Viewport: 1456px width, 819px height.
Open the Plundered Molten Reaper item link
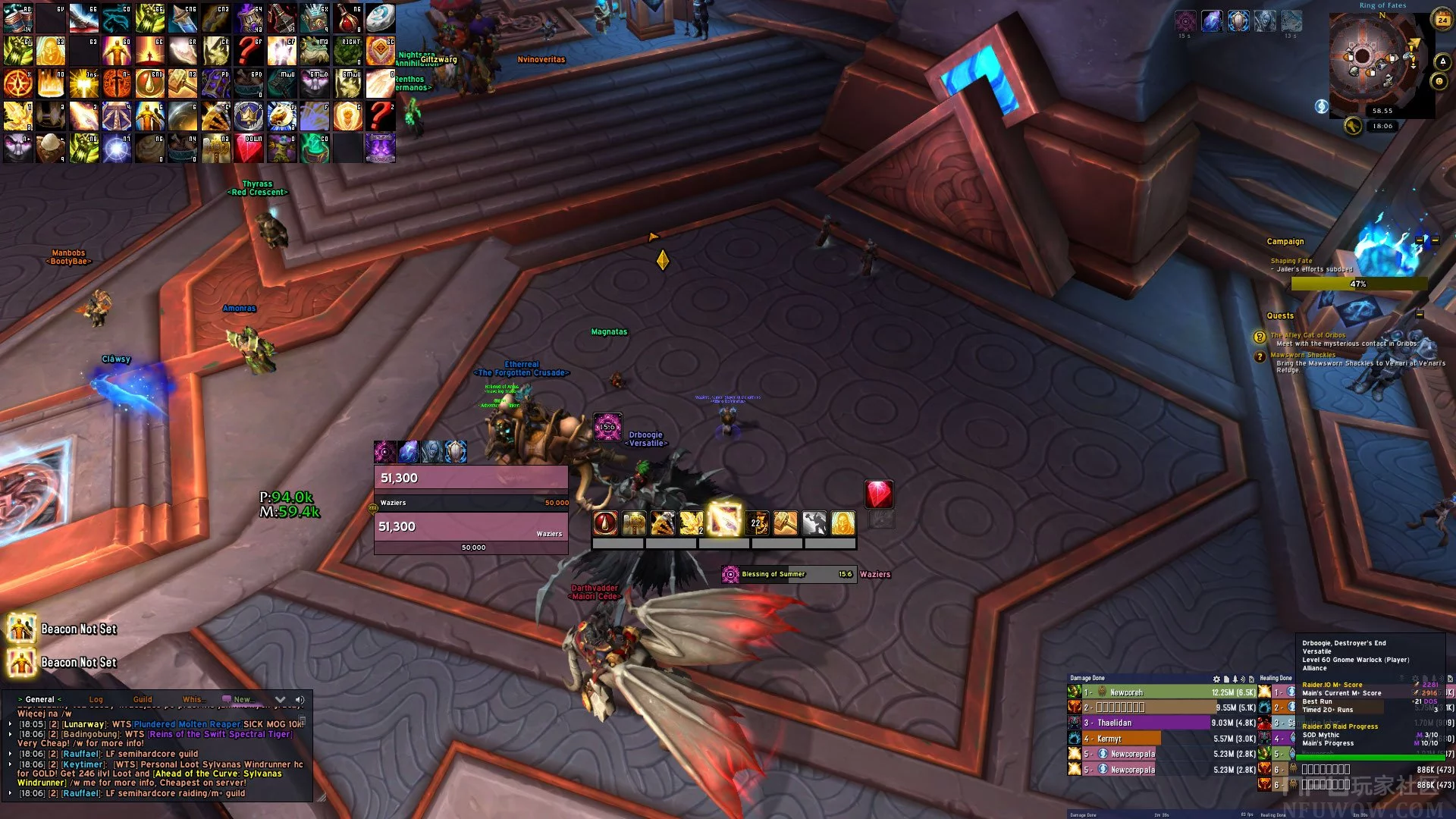[x=187, y=724]
